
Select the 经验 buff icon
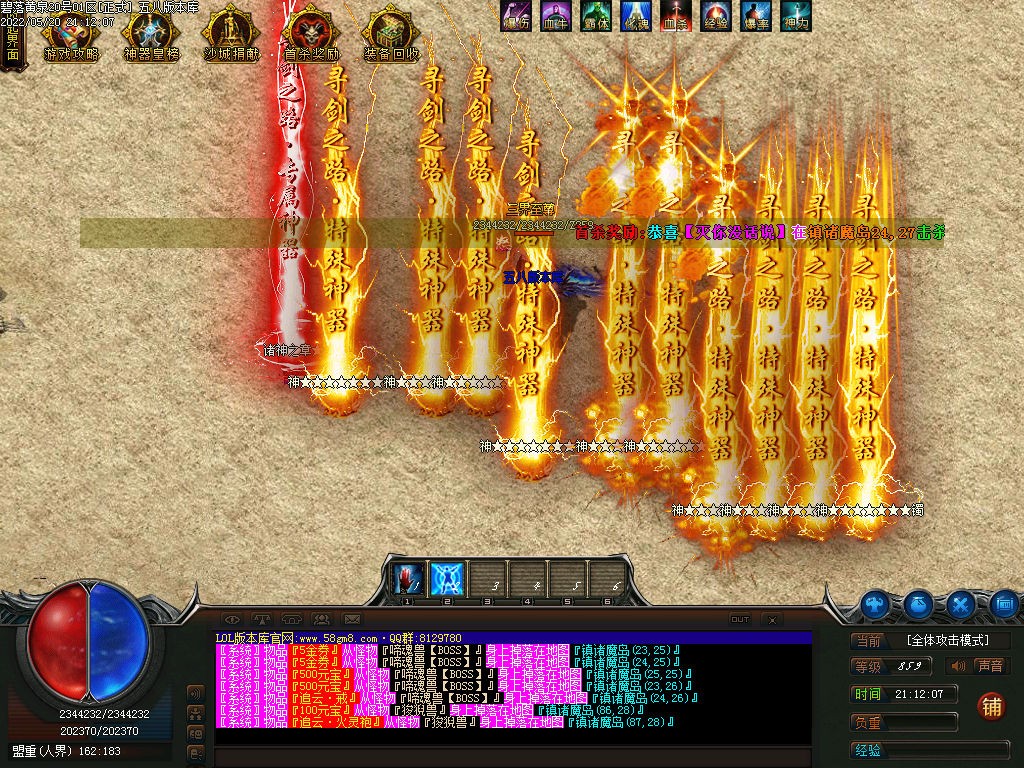point(716,16)
